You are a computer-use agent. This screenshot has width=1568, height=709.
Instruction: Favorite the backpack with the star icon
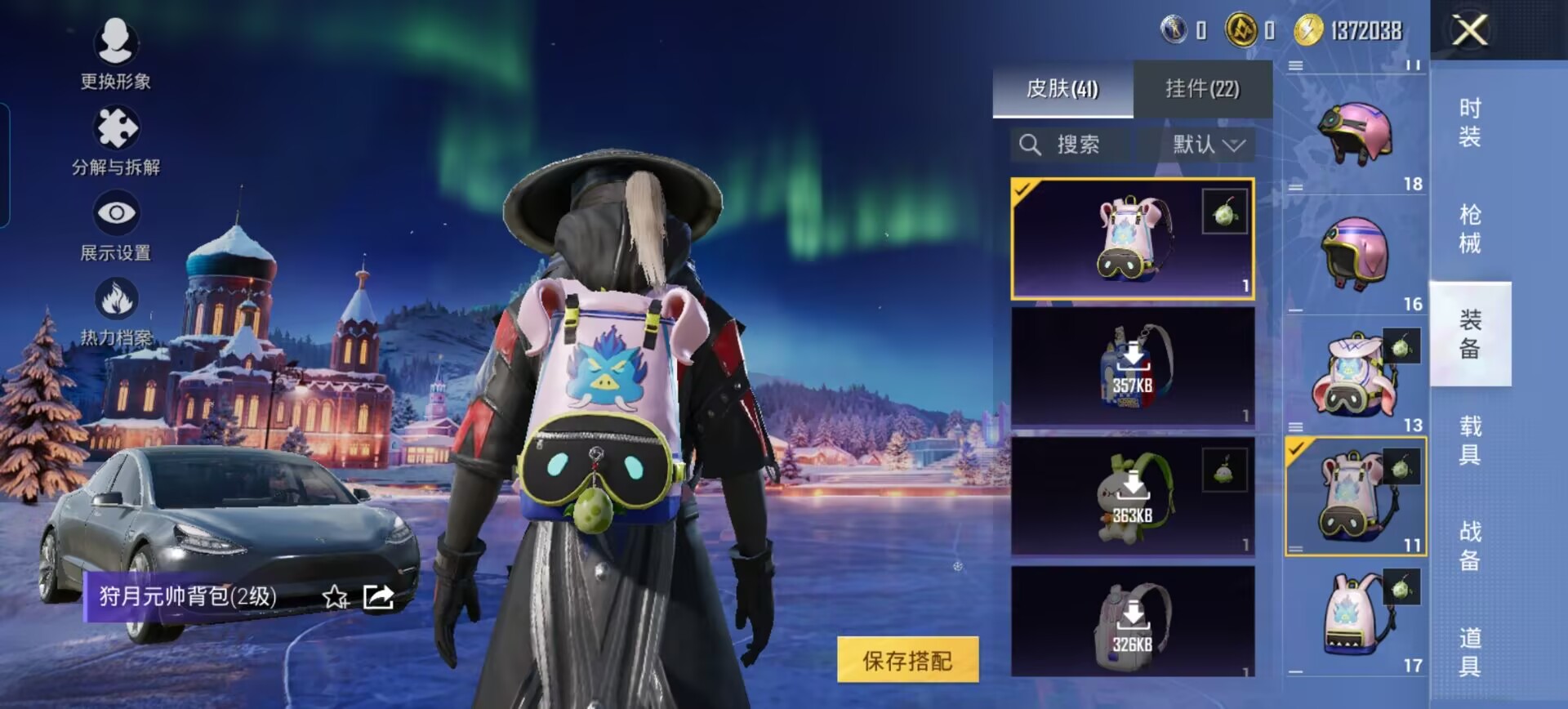coord(335,597)
